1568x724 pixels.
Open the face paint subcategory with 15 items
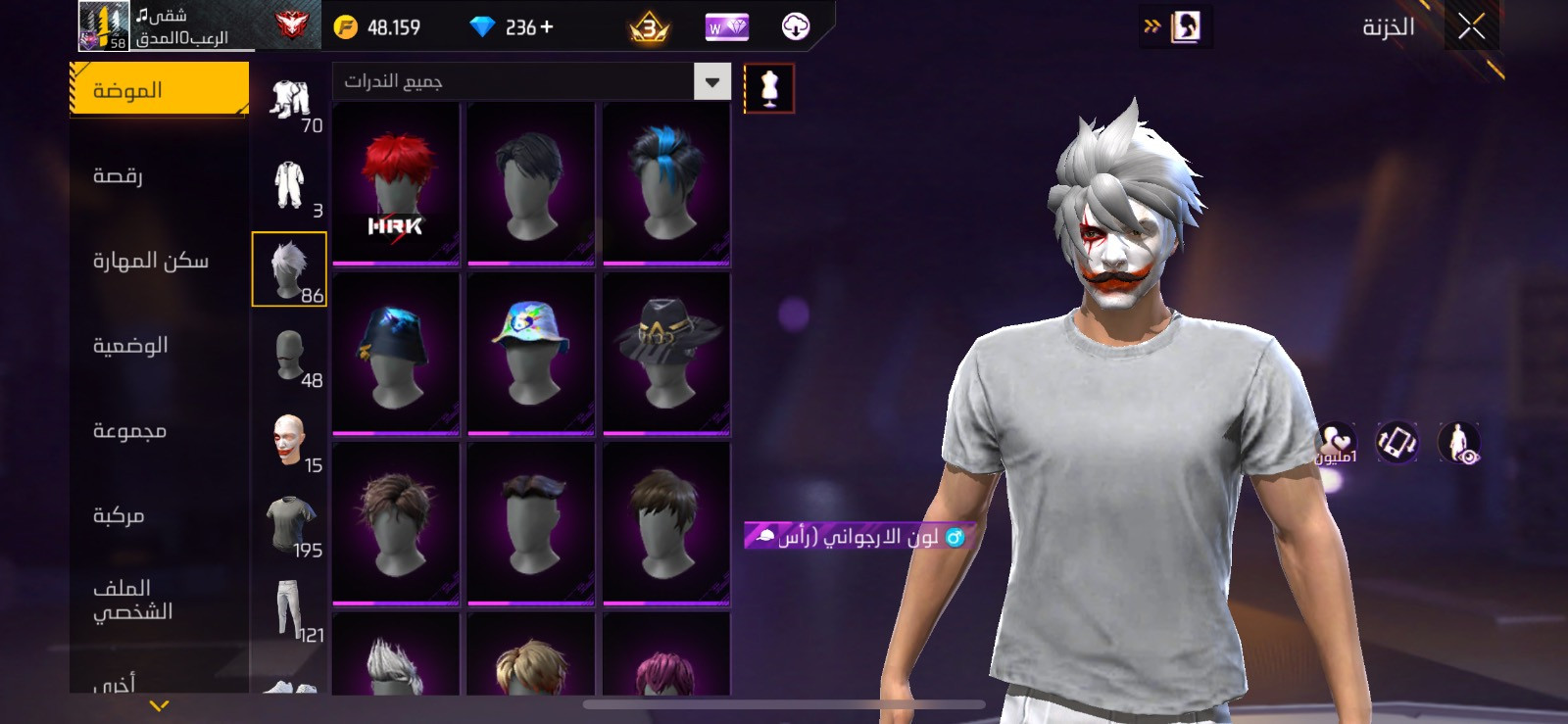(290, 441)
